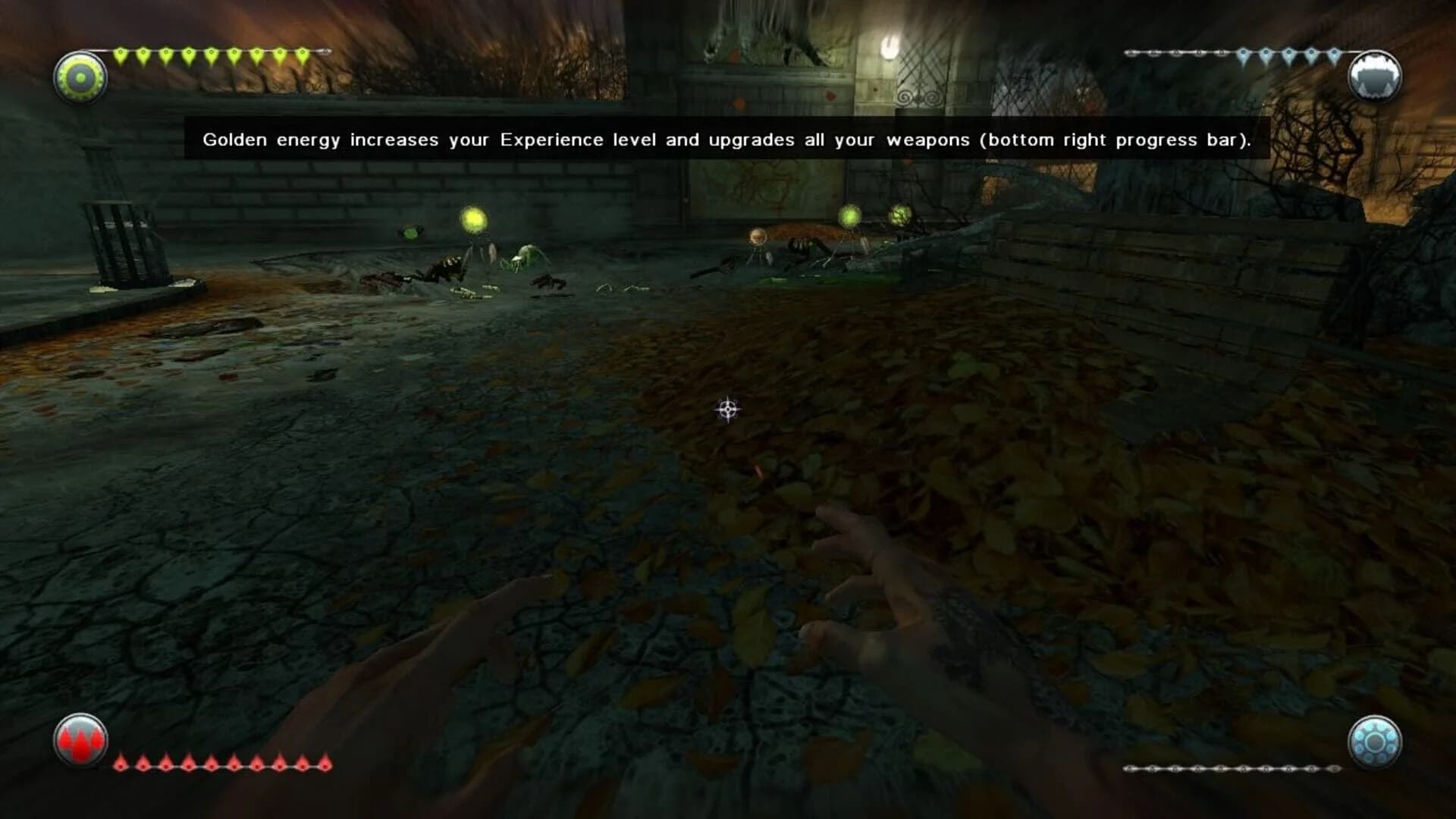Screen dimensions: 1456x819
Task: Toggle the first green experience pip
Action: point(121,52)
